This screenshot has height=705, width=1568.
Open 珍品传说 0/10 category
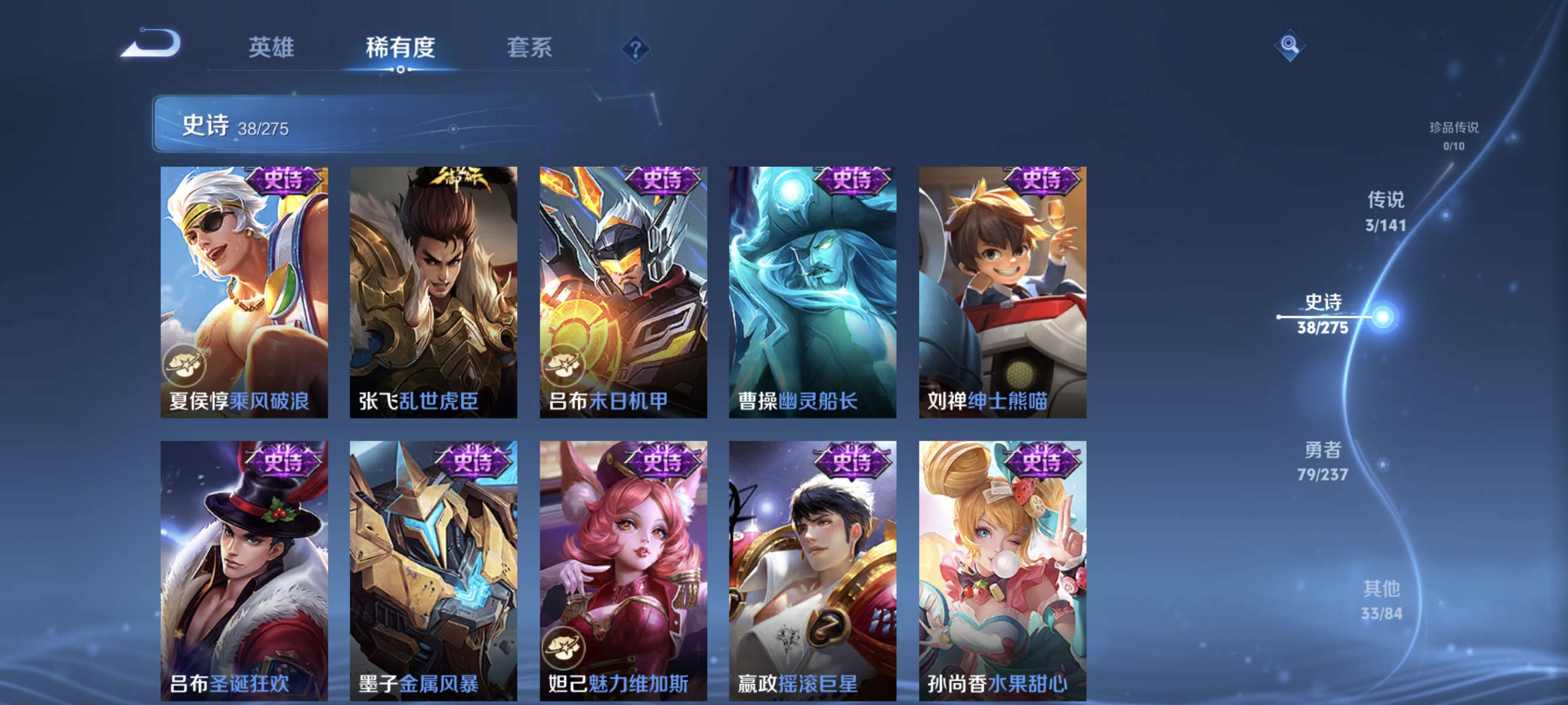pyautogui.click(x=1453, y=137)
